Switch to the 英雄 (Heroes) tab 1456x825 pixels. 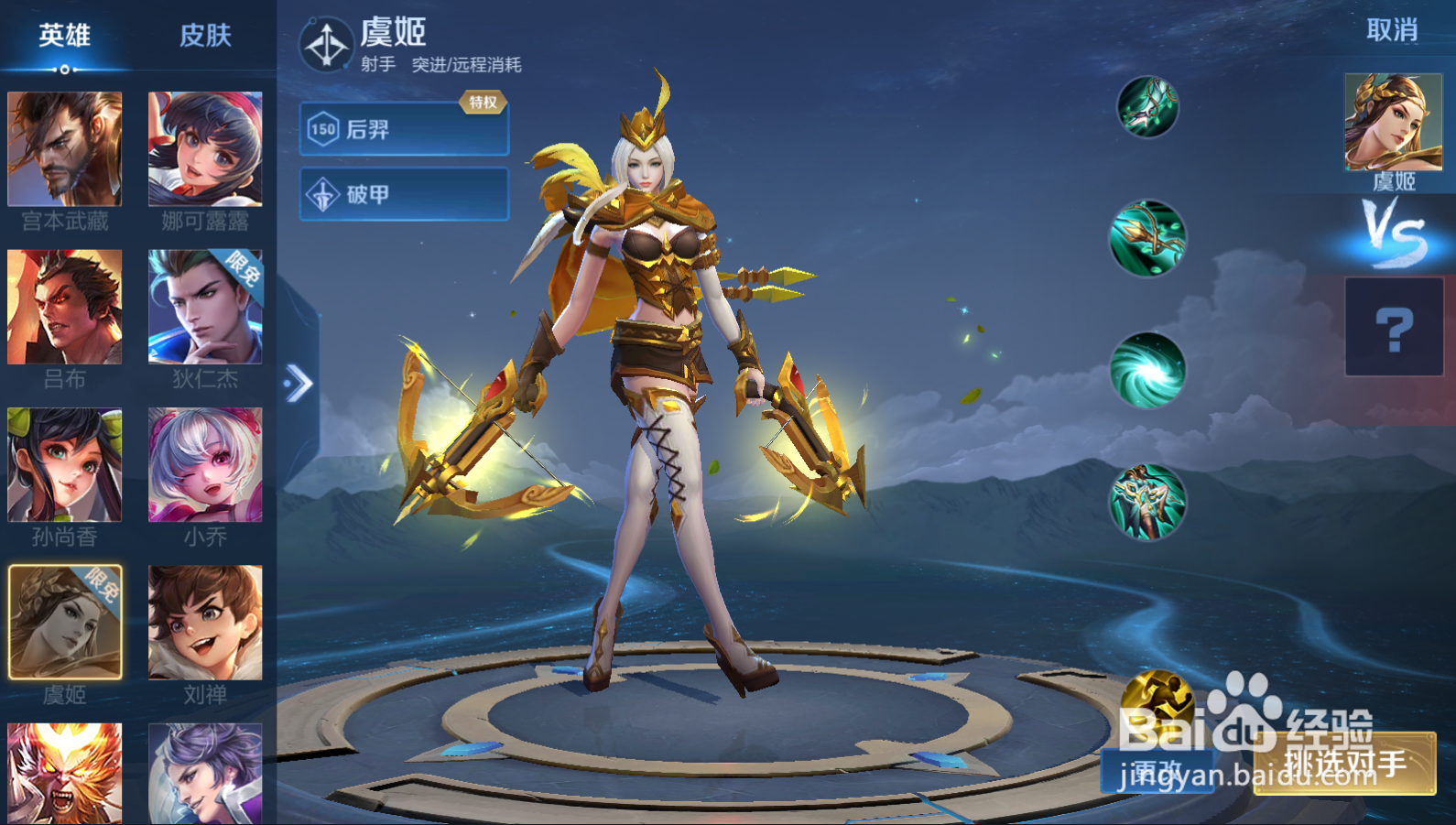(x=64, y=36)
